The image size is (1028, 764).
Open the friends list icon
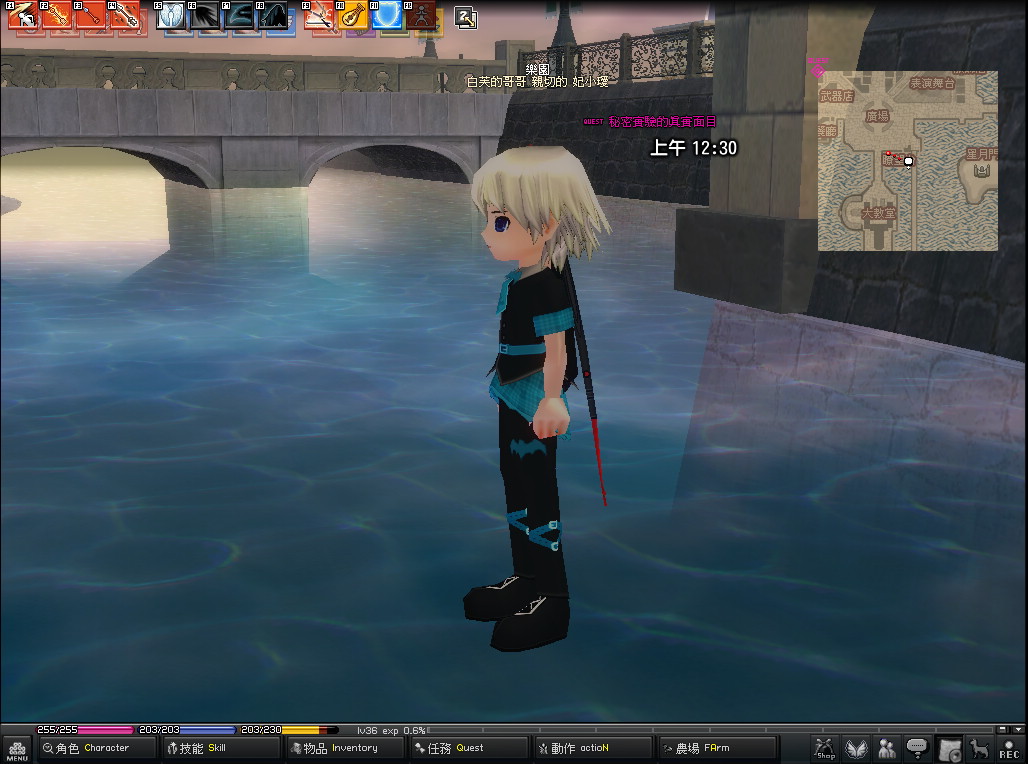[887, 748]
